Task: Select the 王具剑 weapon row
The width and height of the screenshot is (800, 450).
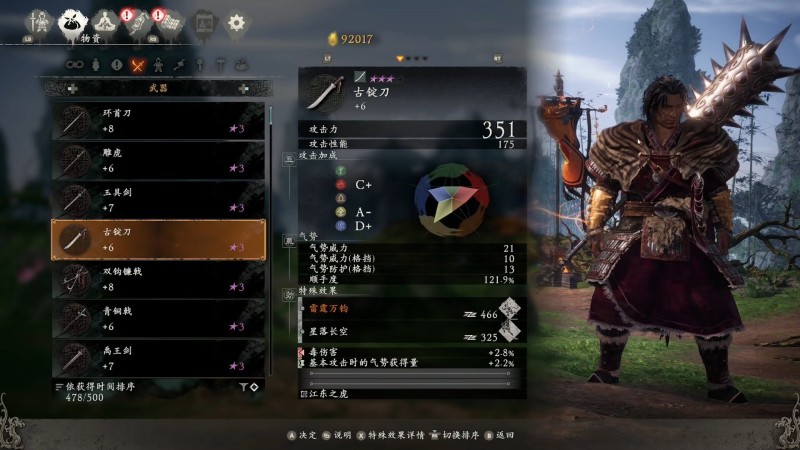Action: [157, 199]
